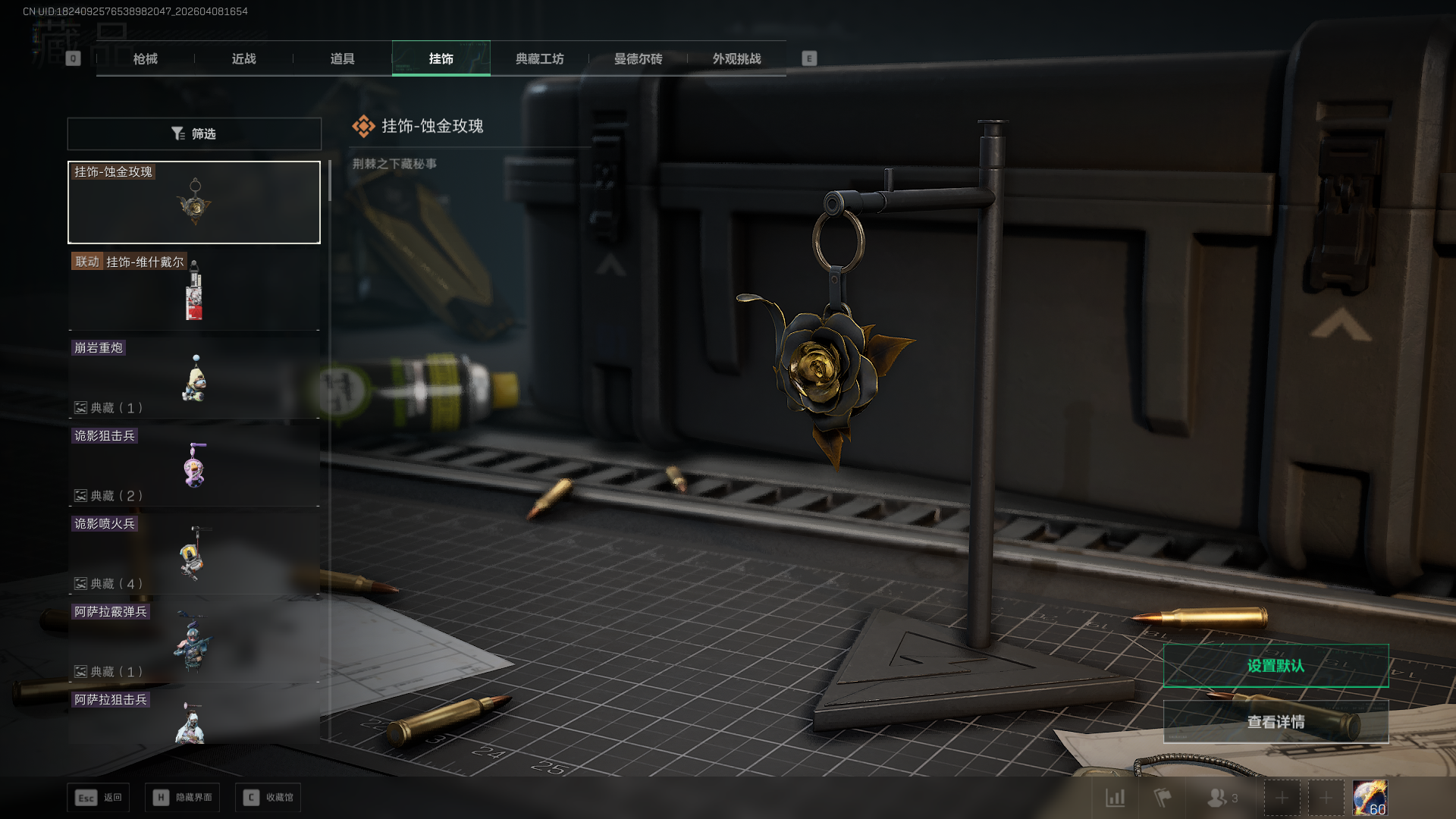The image size is (1456, 819).
Task: Switch to the 枪械 tab
Action: tap(146, 58)
